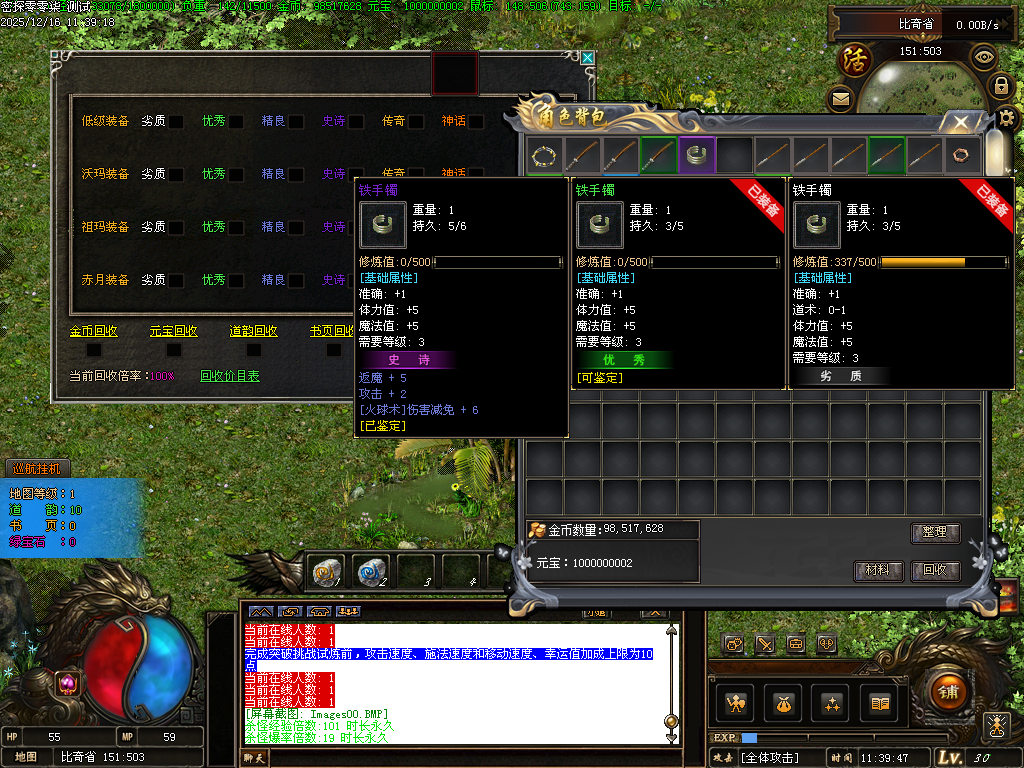Viewport: 1024px width, 768px height.
Task: Close the 角色背包 inventory window
Action: (961, 122)
